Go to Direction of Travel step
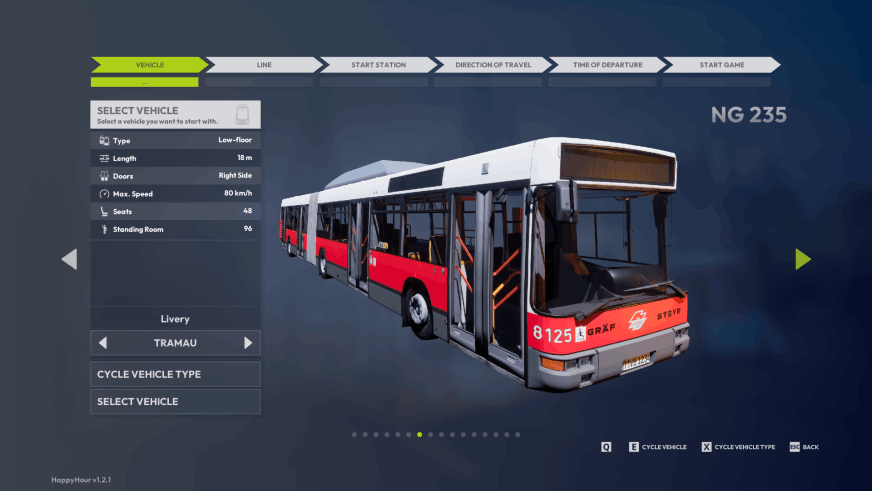 pyautogui.click(x=493, y=65)
